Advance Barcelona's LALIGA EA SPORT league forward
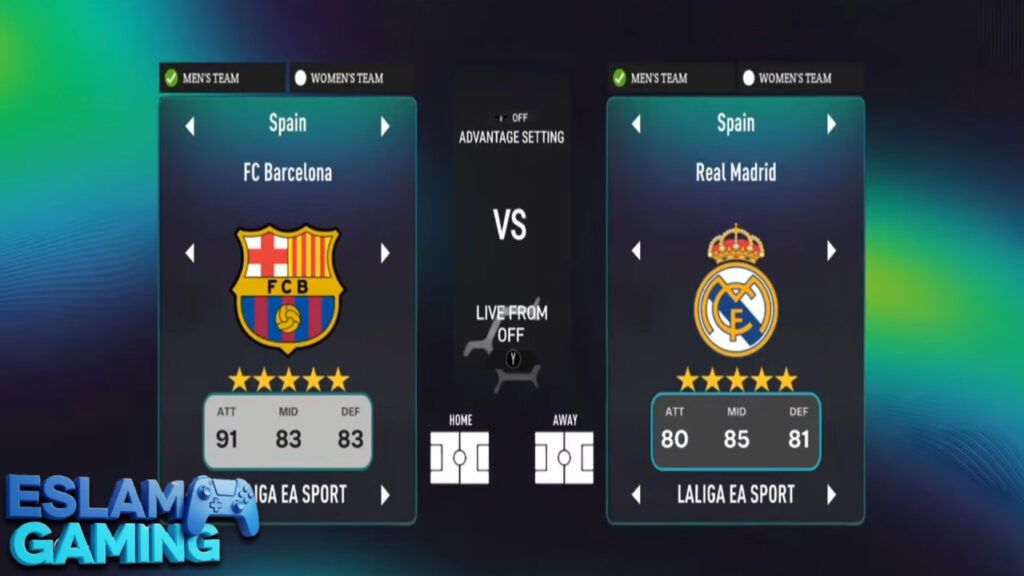The height and width of the screenshot is (576, 1024). tap(385, 495)
